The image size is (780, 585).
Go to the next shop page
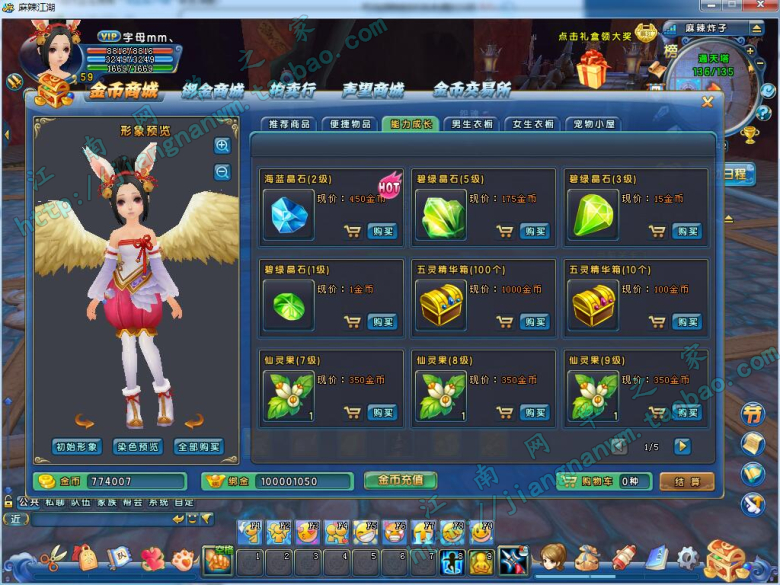[682, 446]
